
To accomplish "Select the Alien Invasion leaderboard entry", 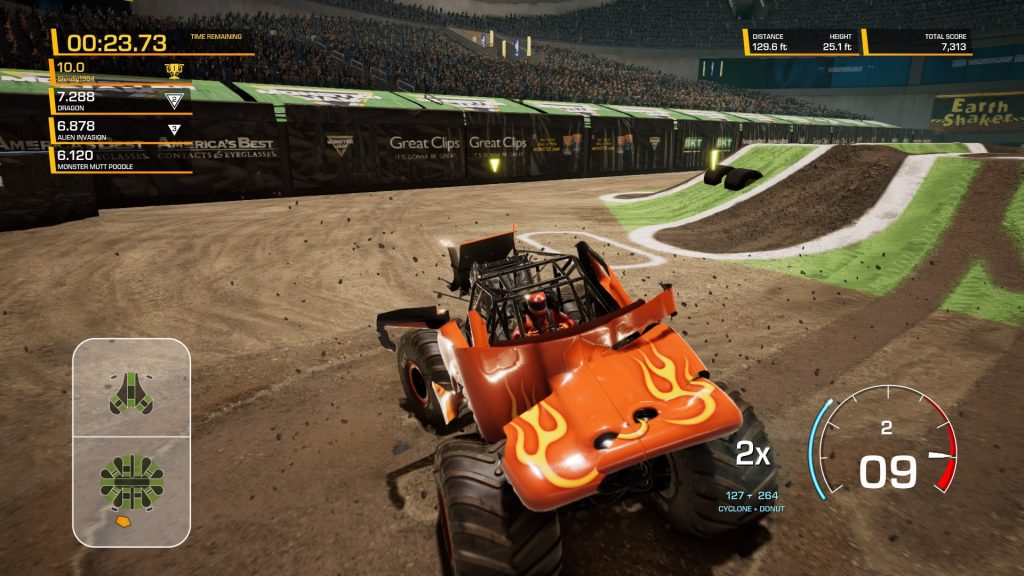I will [x=120, y=131].
